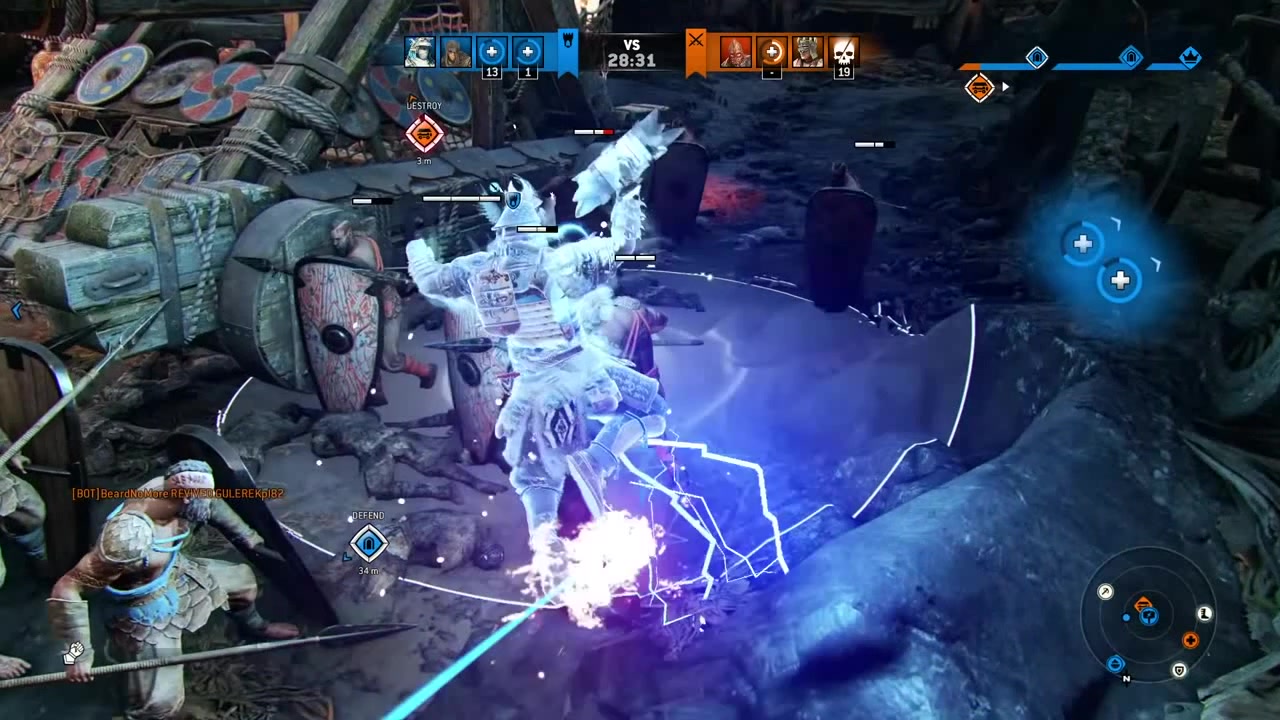Select the blue DEFEND diamond marker
Image resolution: width=1280 pixels, height=720 pixels.
pos(368,543)
